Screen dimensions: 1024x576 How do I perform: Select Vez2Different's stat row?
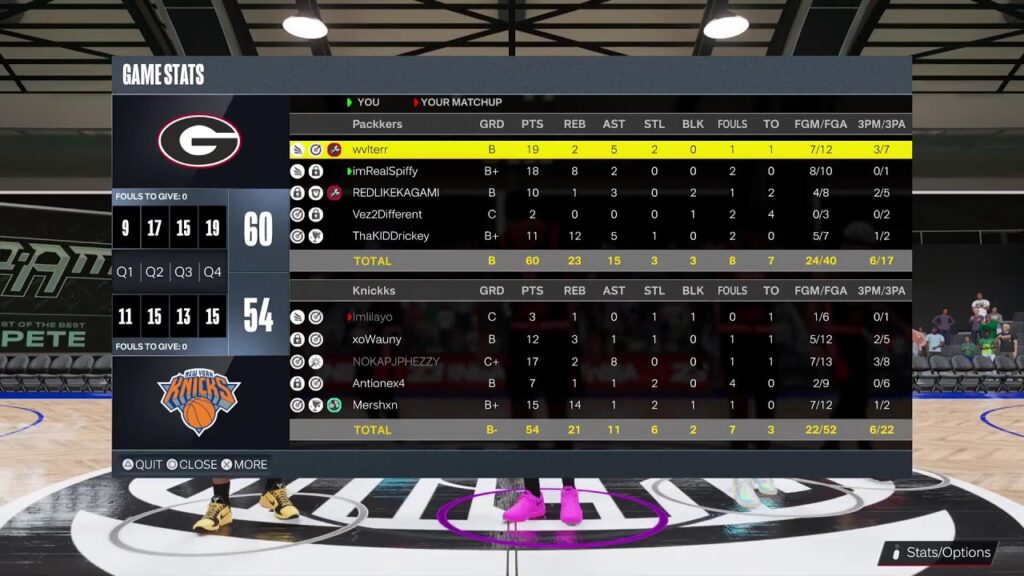click(x=600, y=214)
